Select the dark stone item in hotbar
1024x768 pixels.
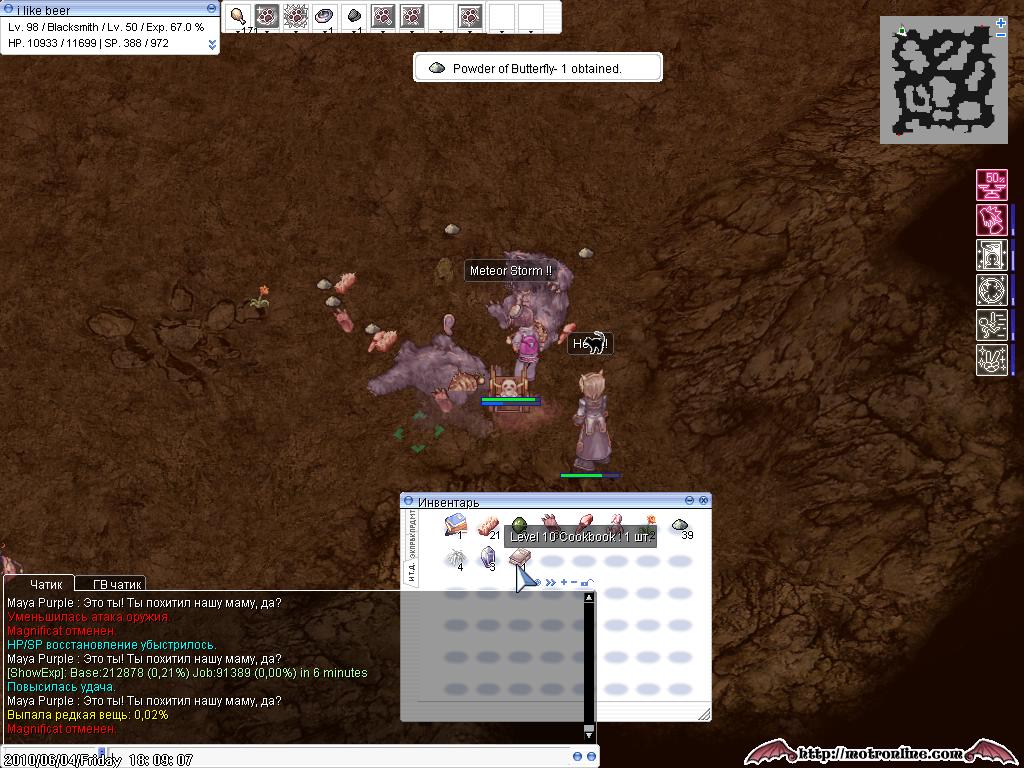point(354,16)
